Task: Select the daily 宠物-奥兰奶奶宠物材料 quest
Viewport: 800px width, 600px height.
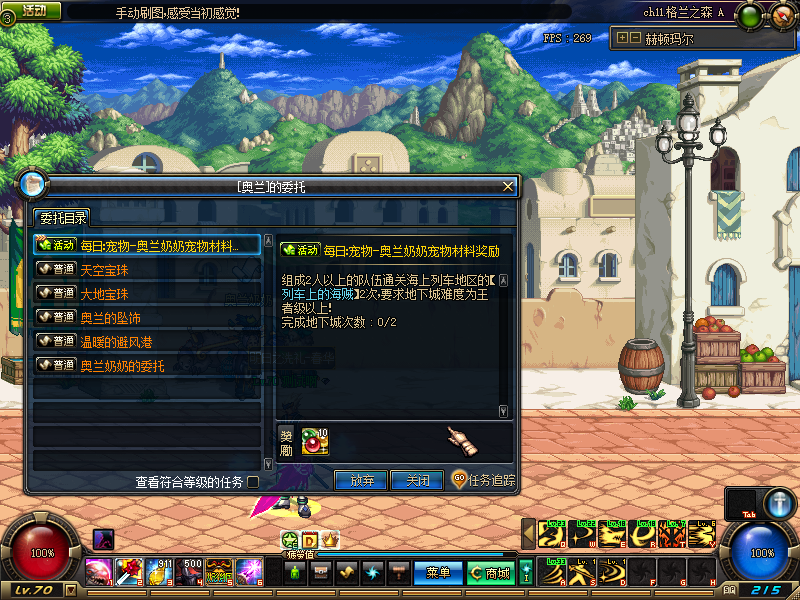Action: (147, 245)
